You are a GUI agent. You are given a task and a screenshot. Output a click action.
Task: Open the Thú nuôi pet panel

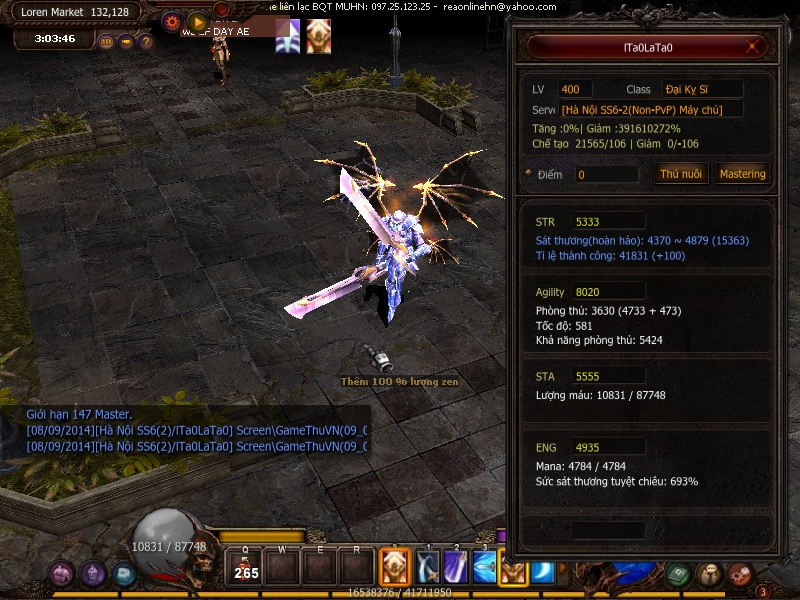point(681,174)
